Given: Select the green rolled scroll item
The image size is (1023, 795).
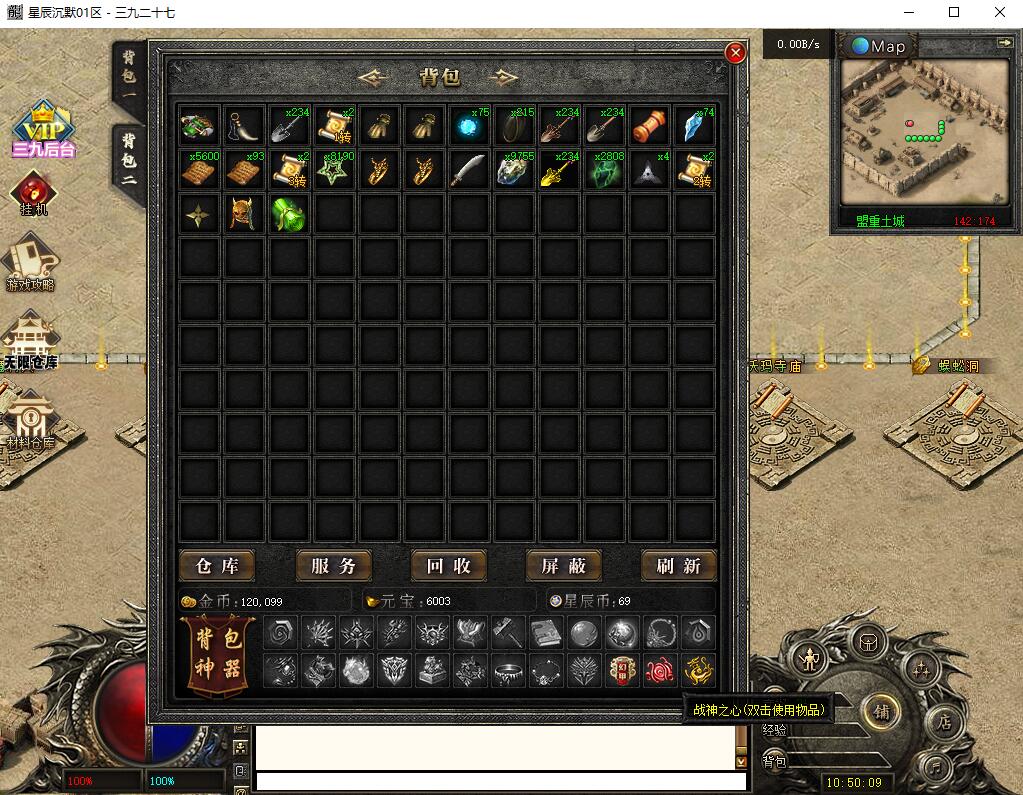Looking at the screenshot, I should 288,214.
